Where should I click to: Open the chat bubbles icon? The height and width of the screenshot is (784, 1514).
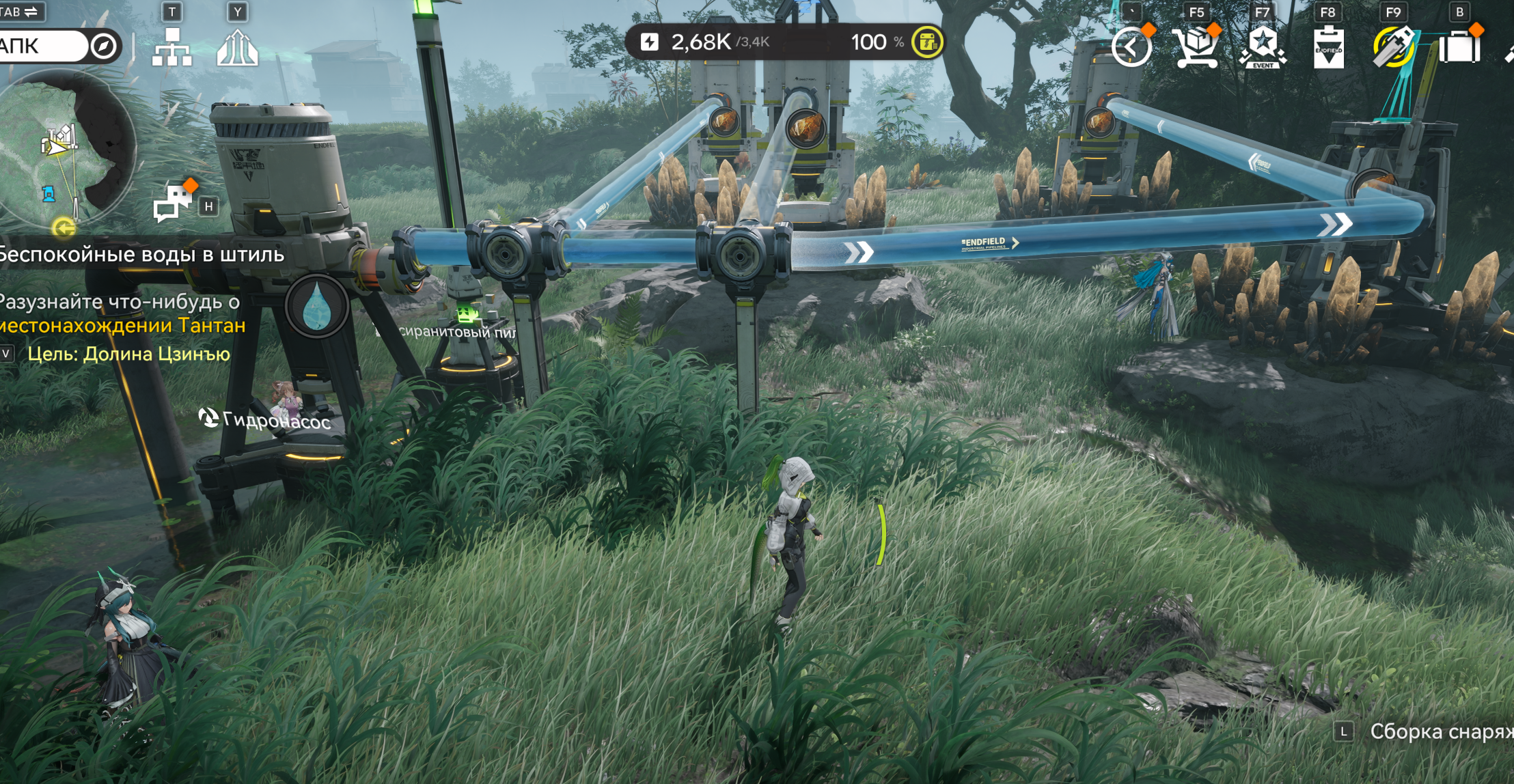174,201
